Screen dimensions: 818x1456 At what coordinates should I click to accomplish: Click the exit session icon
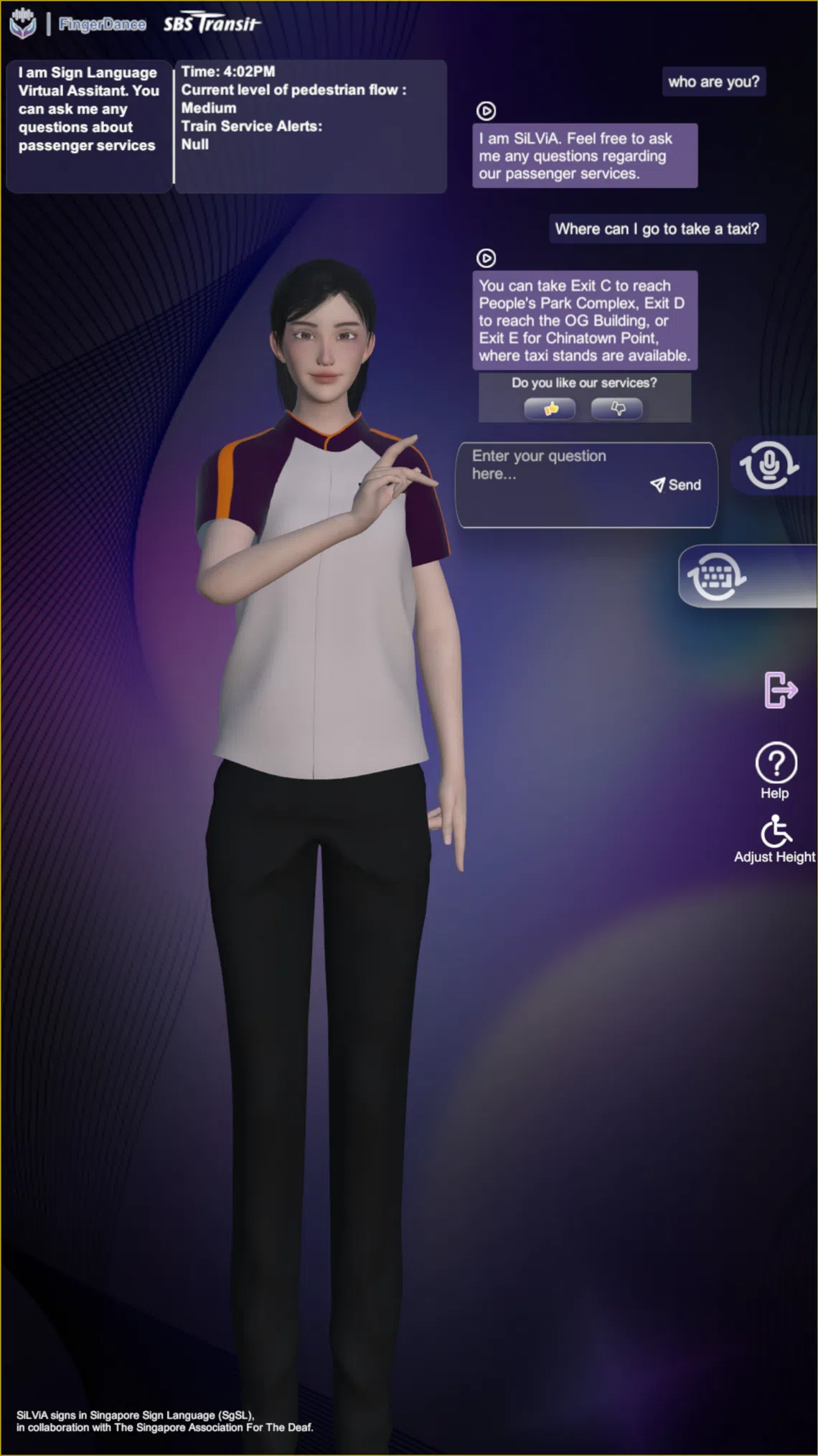pyautogui.click(x=780, y=690)
